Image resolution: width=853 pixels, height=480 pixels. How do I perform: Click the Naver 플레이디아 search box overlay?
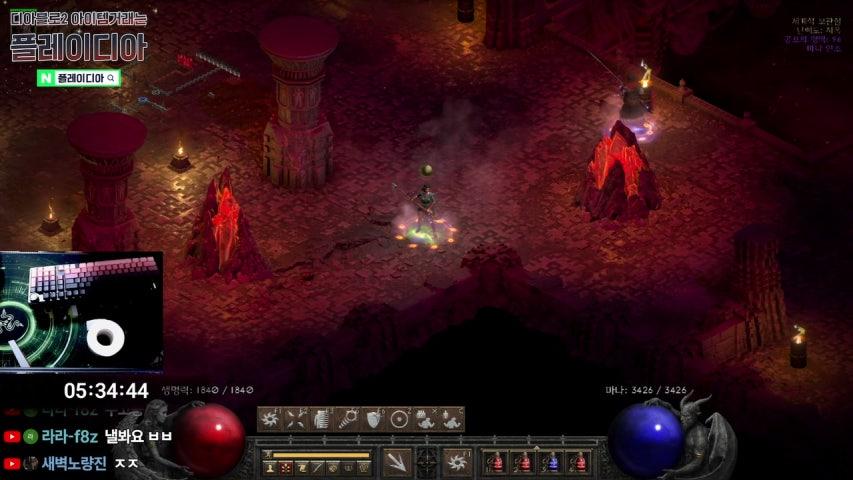click(x=79, y=77)
